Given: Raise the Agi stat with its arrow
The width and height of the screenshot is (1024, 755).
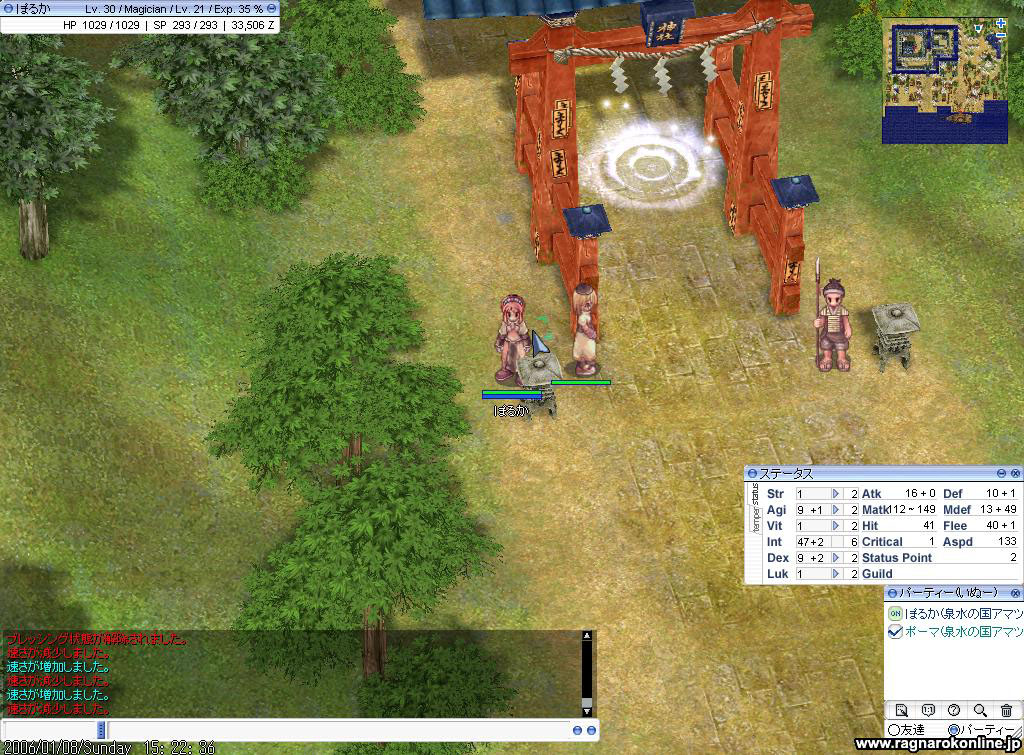Looking at the screenshot, I should [836, 510].
